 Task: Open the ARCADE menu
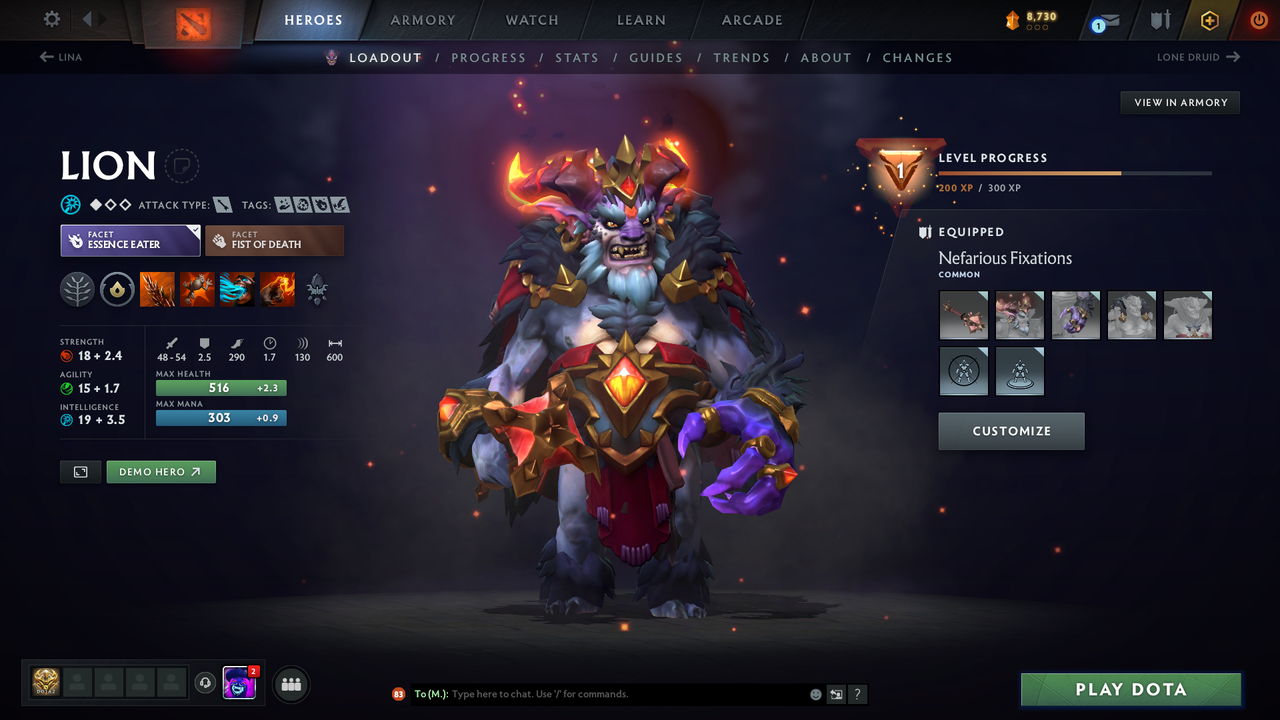click(751, 20)
